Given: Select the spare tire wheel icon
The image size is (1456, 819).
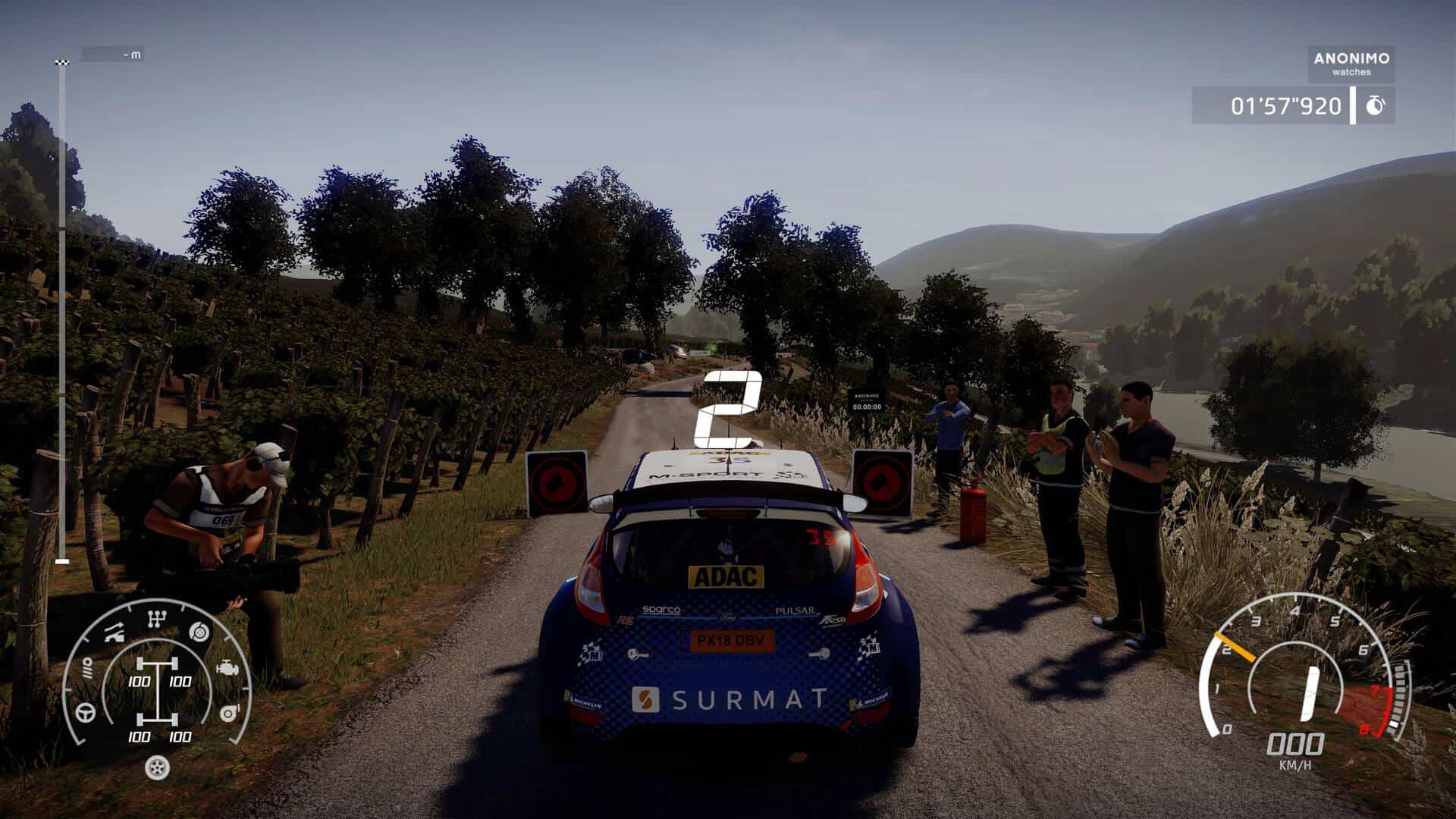Looking at the screenshot, I should tap(157, 767).
